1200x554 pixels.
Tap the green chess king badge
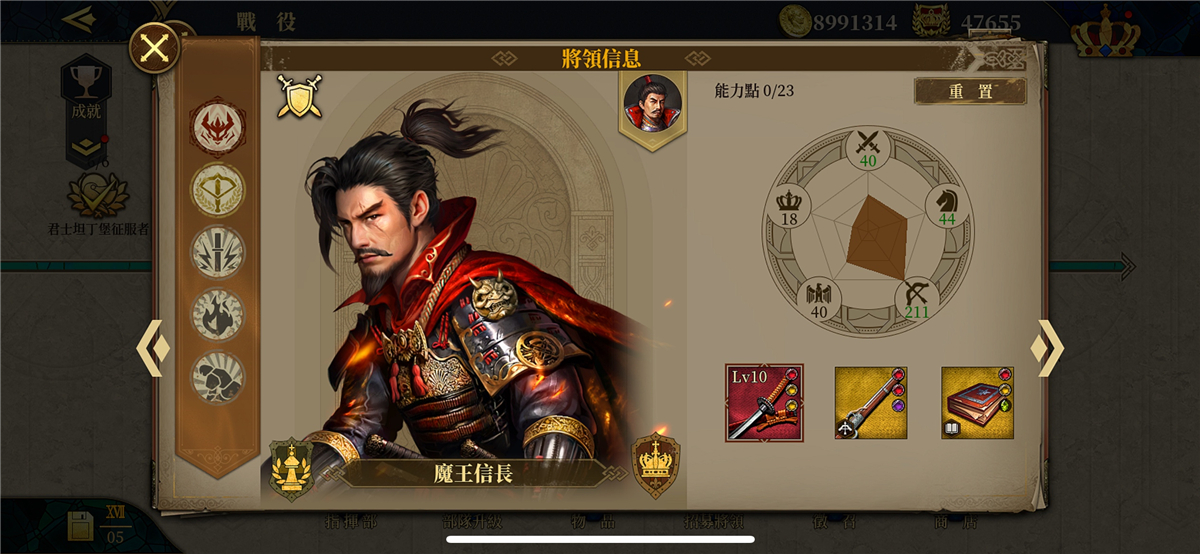[292, 466]
